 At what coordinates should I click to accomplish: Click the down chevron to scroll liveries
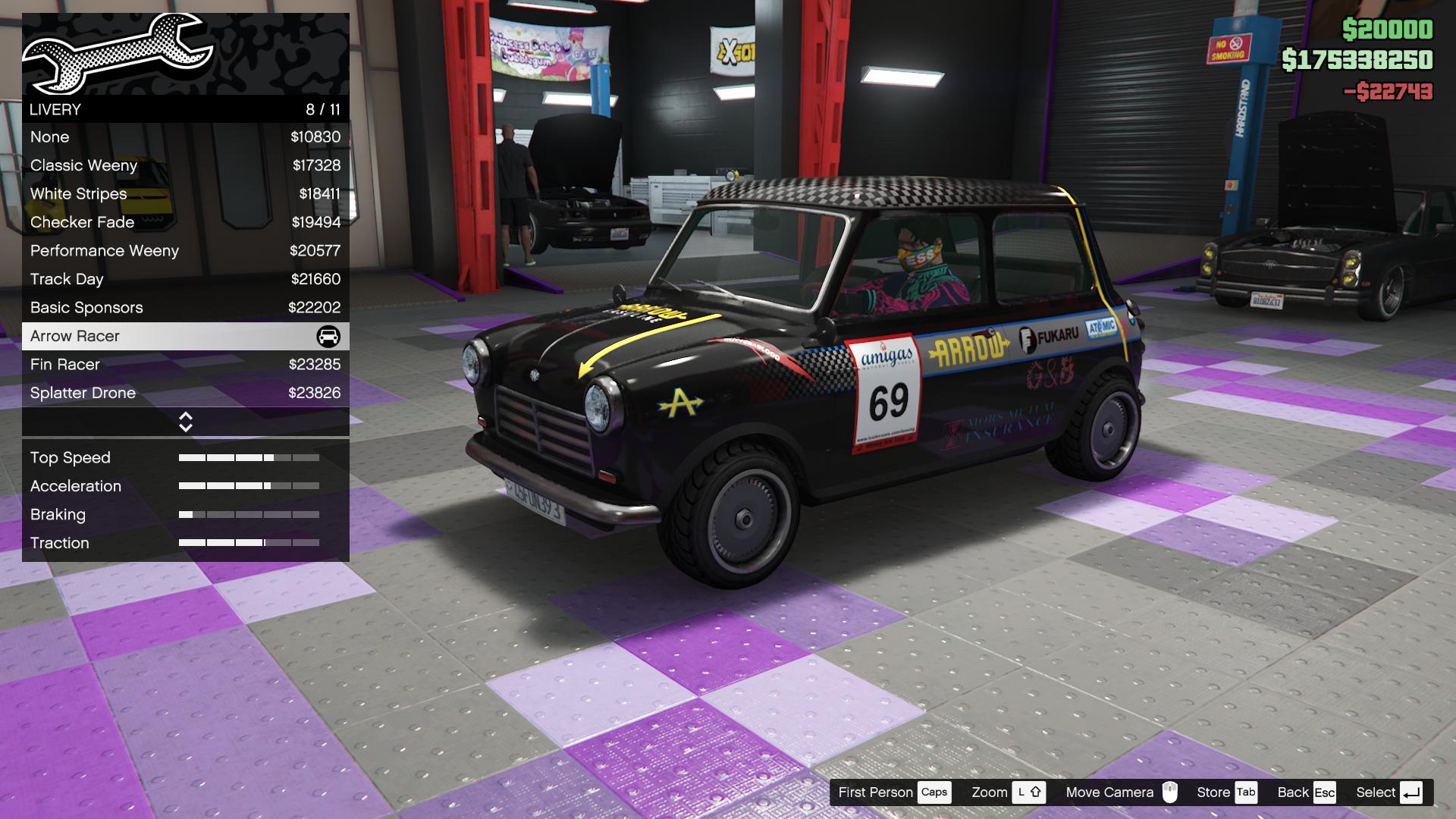point(186,426)
